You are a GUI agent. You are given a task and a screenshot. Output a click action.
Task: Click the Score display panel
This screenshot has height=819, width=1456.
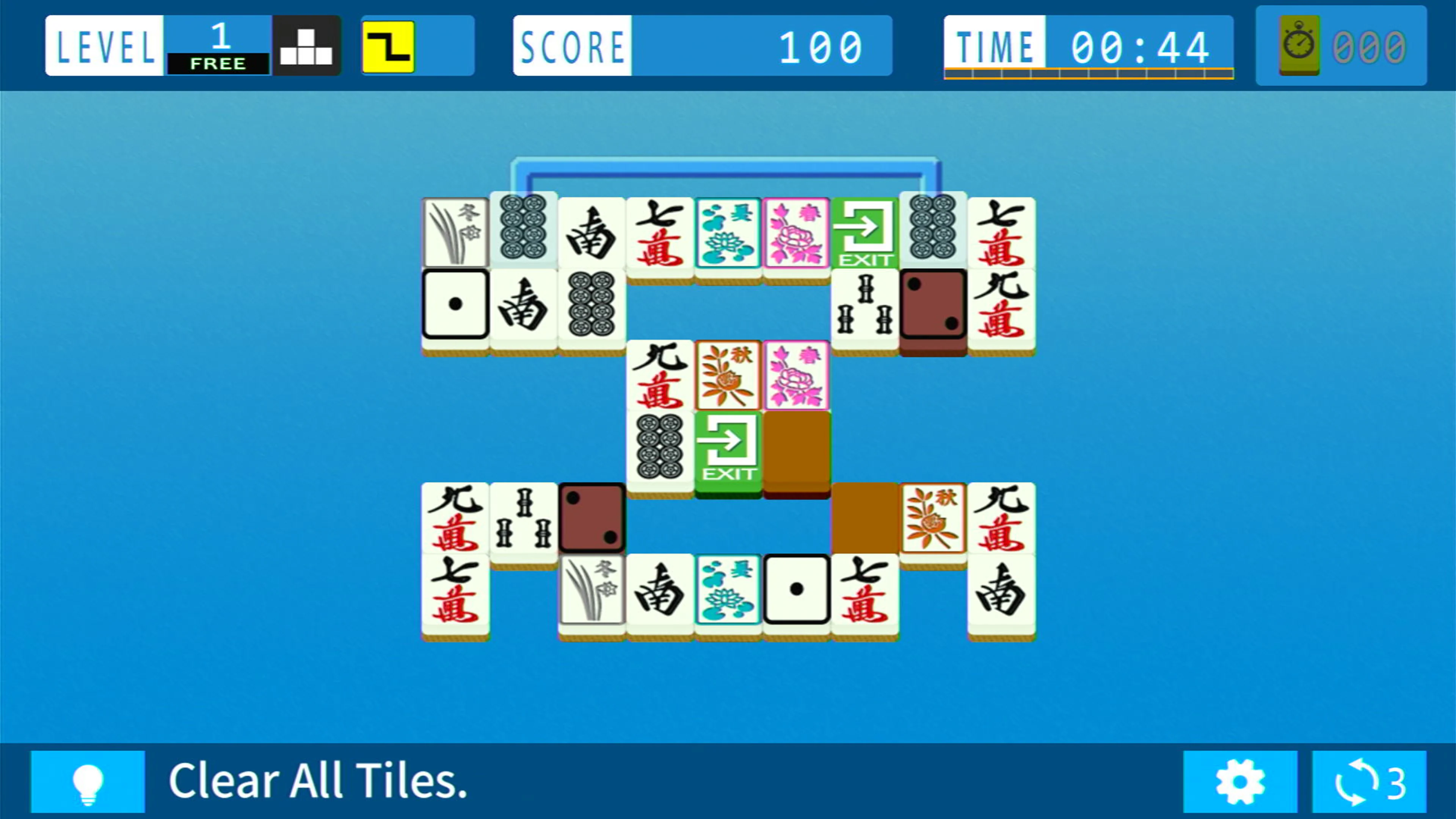(701, 45)
